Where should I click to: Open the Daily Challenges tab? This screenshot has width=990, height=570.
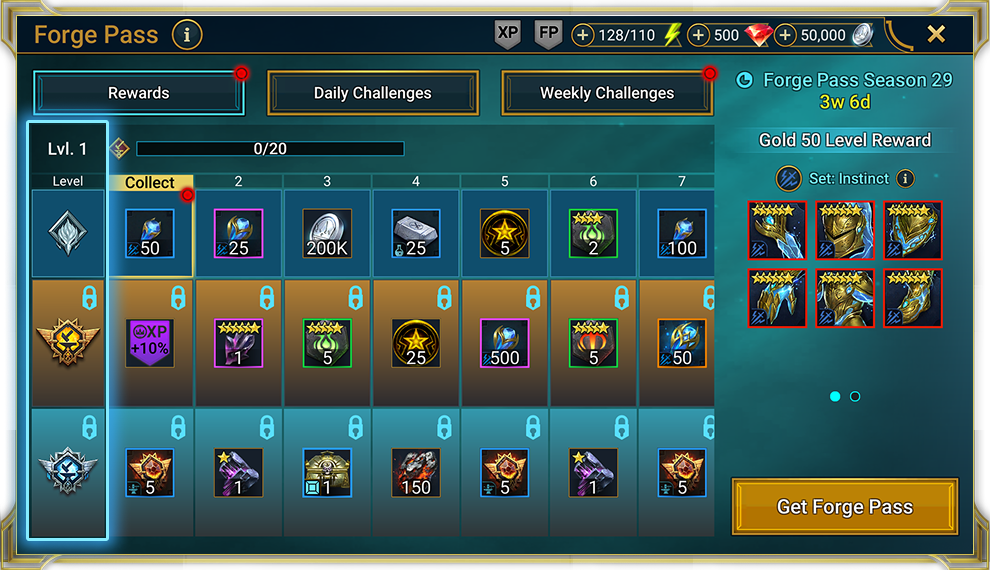tap(373, 93)
